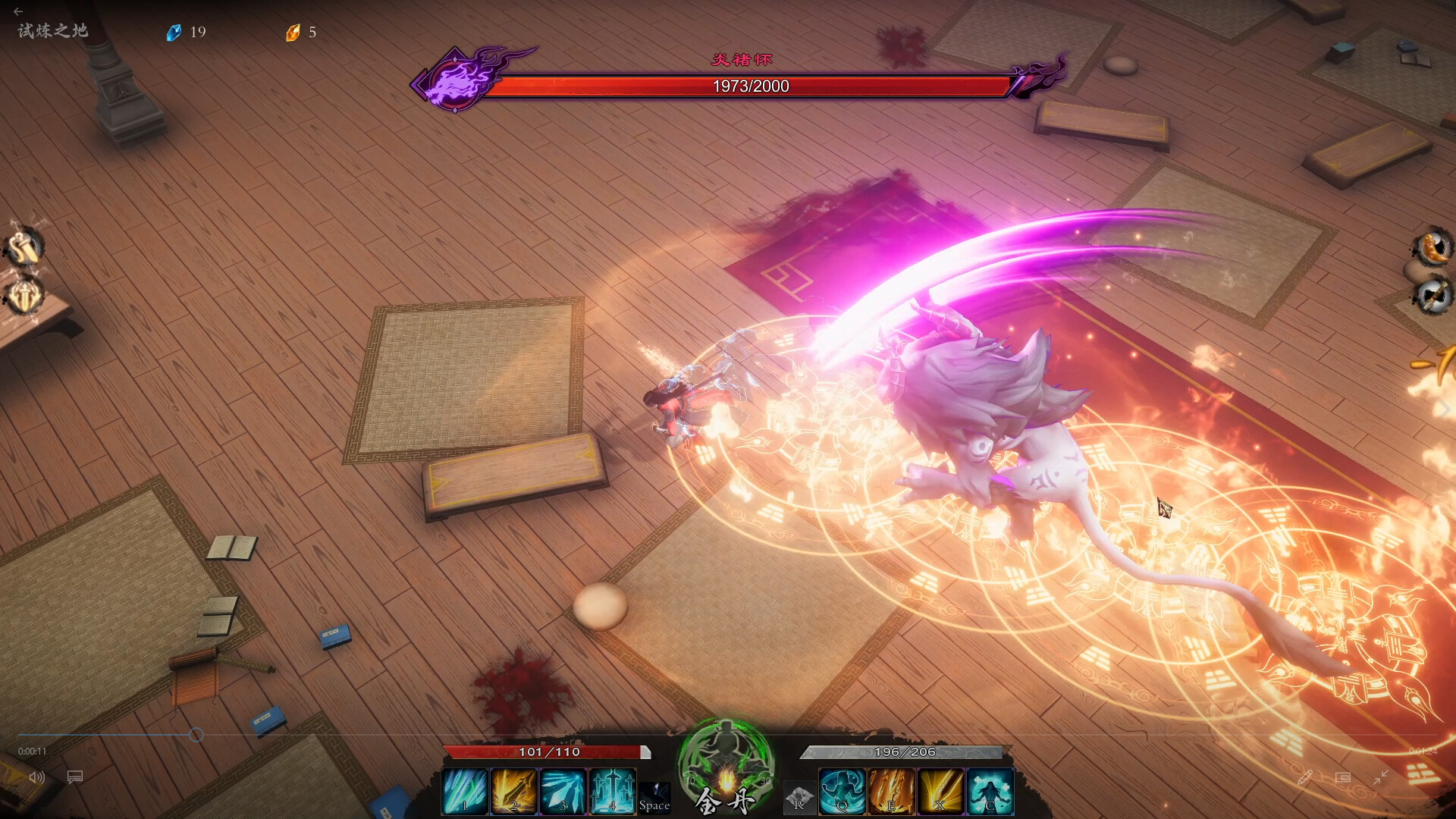The height and width of the screenshot is (819, 1456).
Task: Select the golden shield buff icon
Action: tap(24, 296)
